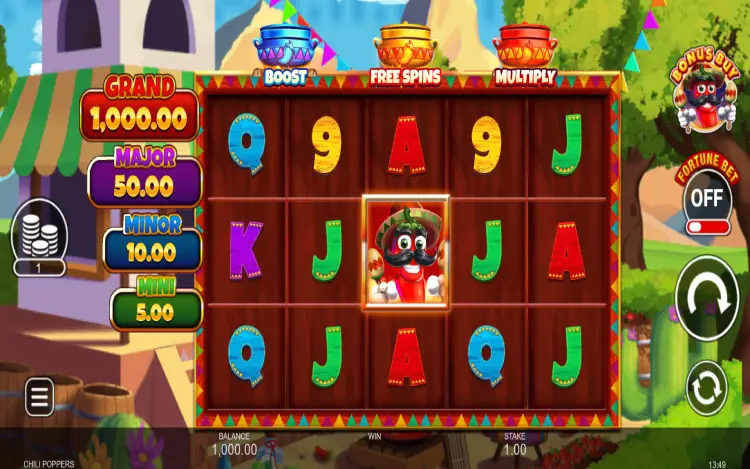Open the hamburger menu
The width and height of the screenshot is (750, 469).
pos(39,398)
